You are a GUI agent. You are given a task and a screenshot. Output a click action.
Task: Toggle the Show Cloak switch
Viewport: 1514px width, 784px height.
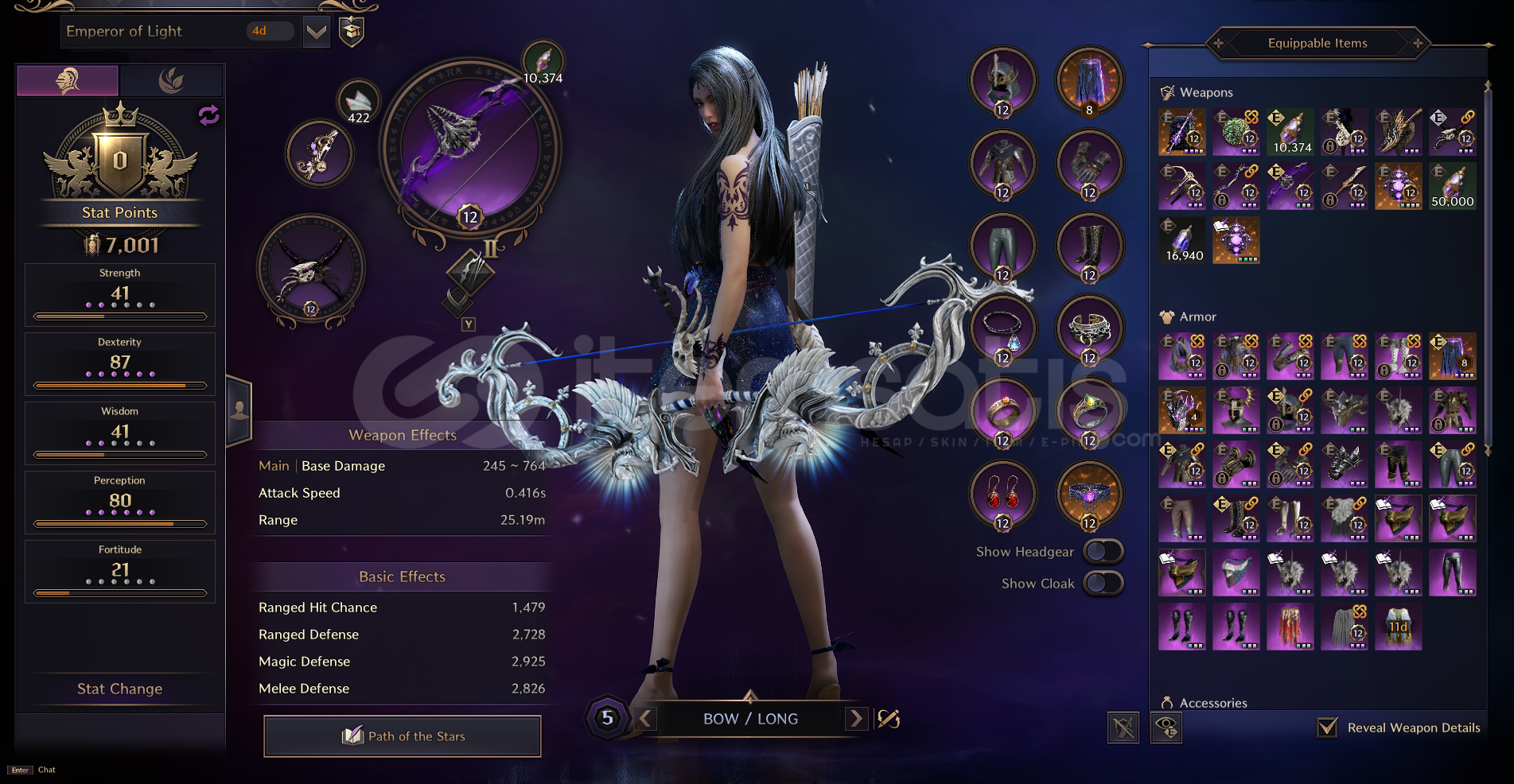(x=1103, y=583)
